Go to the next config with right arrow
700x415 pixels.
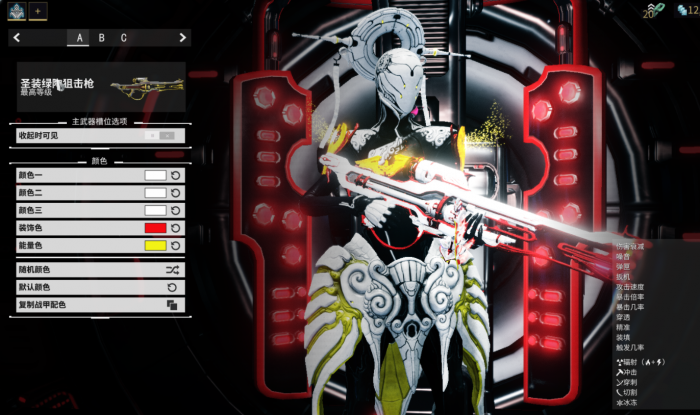pos(182,38)
